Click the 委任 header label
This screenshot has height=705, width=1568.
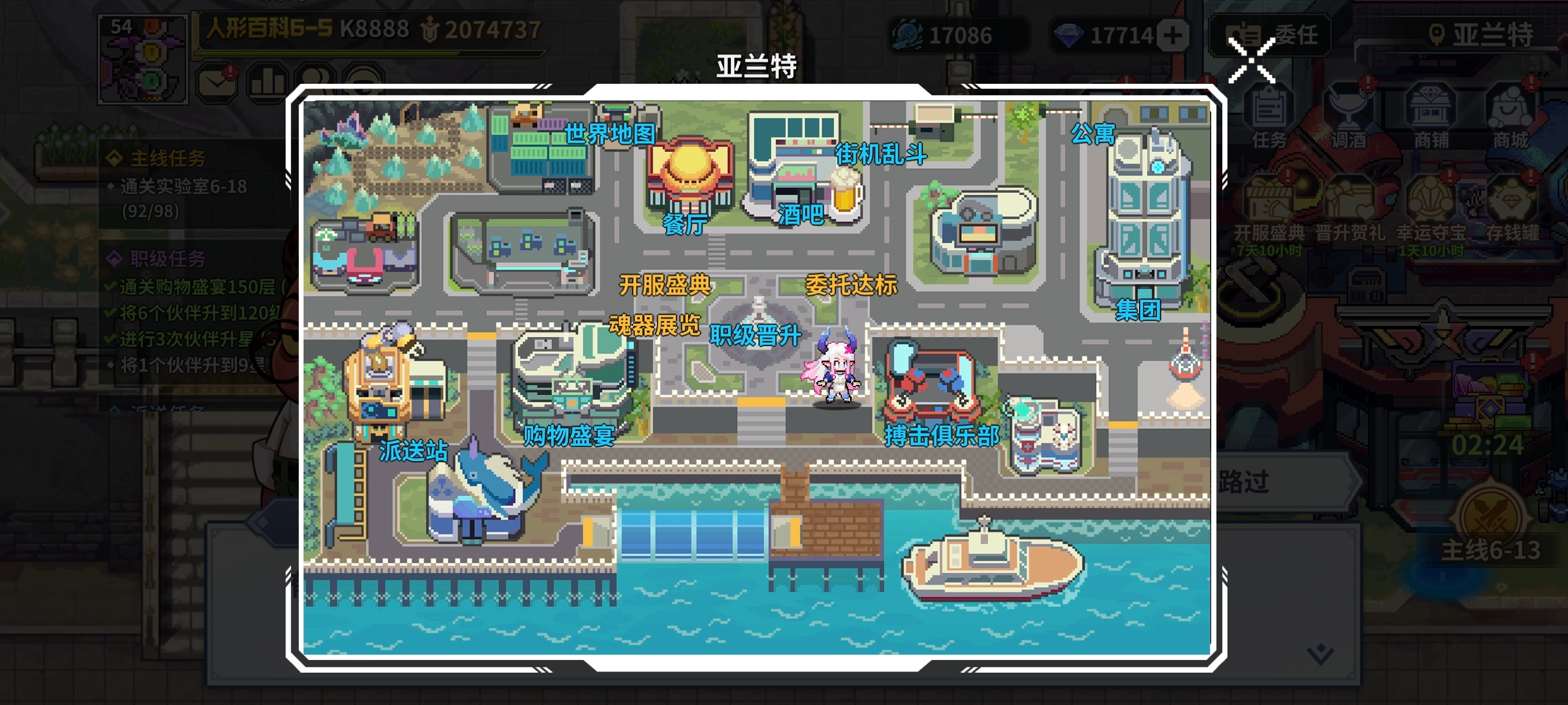[1284, 35]
